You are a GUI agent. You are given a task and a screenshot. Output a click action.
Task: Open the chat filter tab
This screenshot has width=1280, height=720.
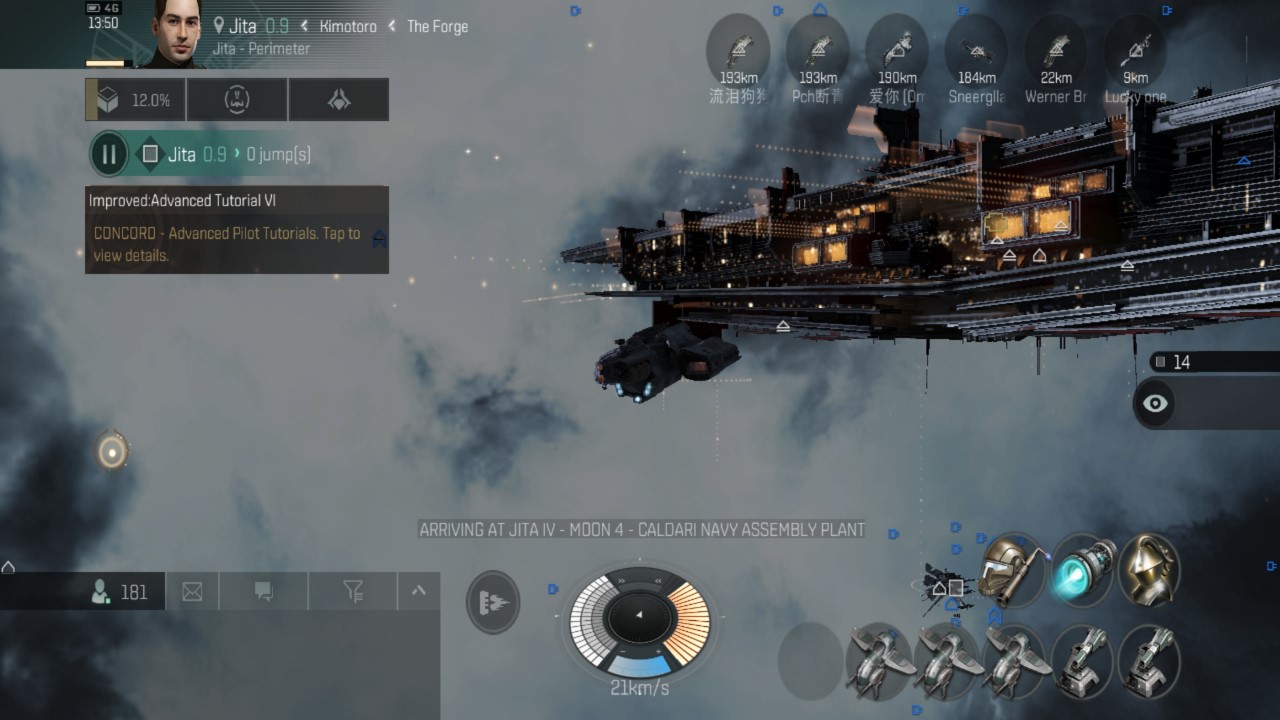click(x=353, y=592)
